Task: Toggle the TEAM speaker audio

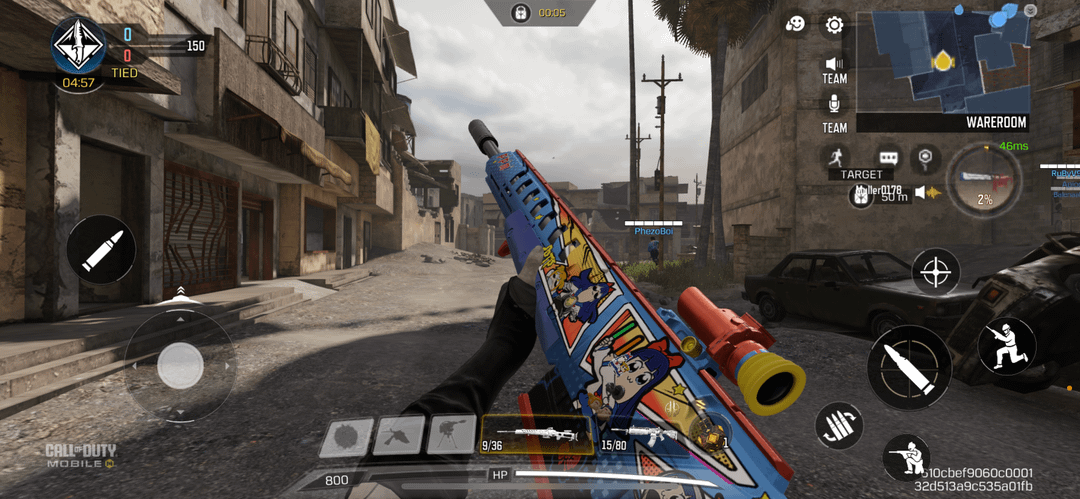Action: [x=834, y=63]
